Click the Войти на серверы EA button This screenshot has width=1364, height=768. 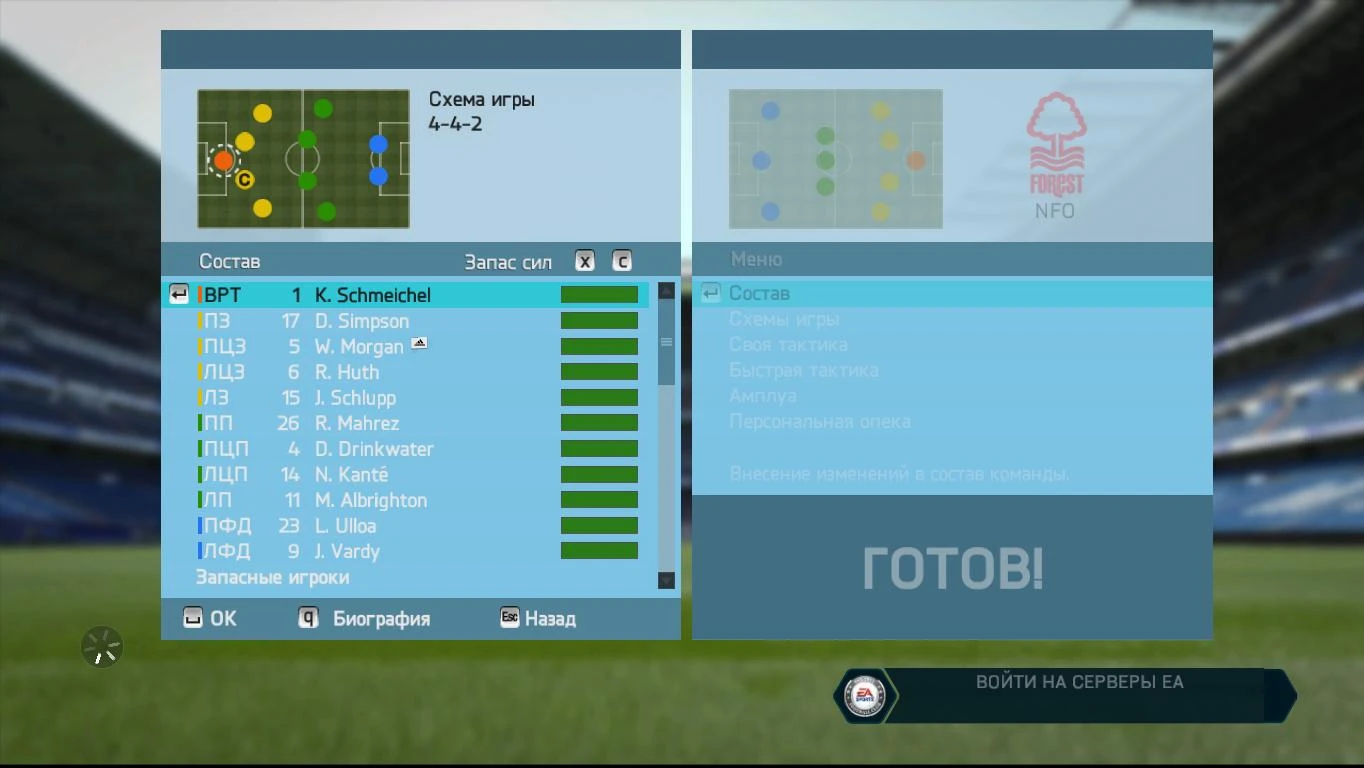coord(1078,681)
